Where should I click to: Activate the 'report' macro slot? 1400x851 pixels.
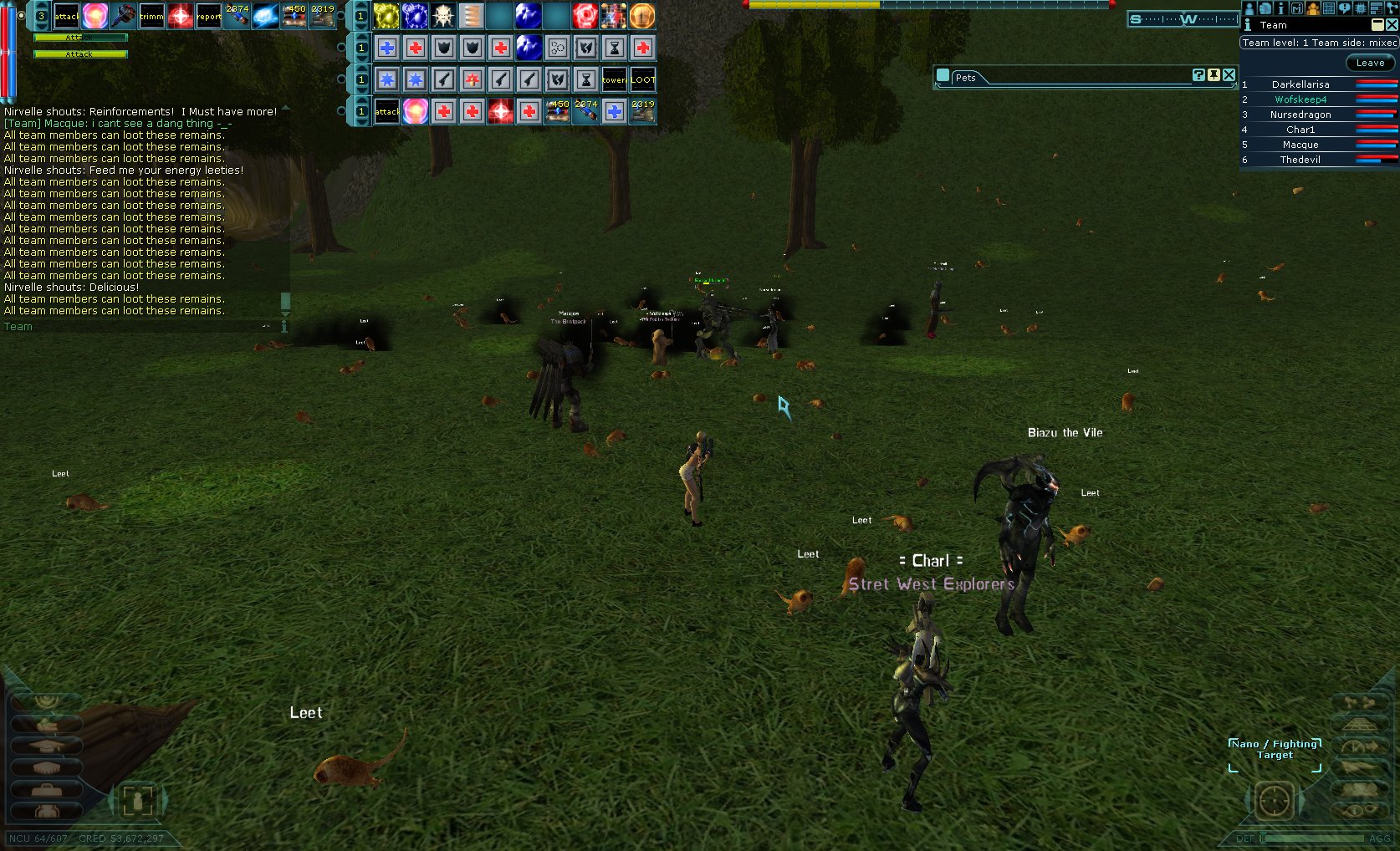click(209, 16)
